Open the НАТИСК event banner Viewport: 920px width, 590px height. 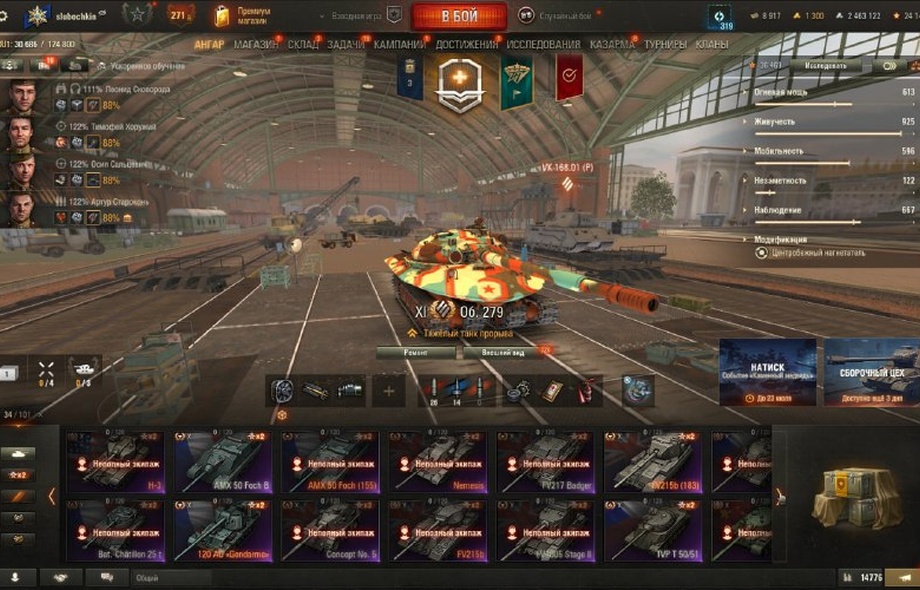767,372
